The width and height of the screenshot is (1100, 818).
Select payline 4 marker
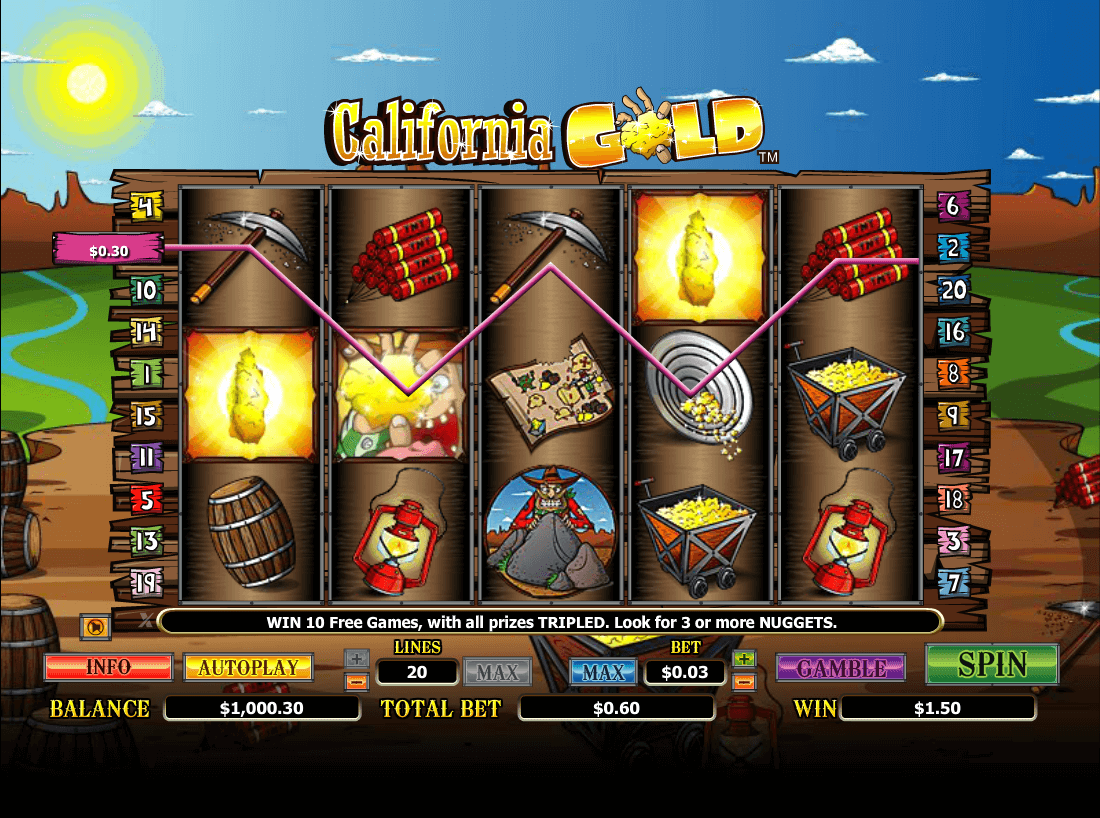point(146,208)
